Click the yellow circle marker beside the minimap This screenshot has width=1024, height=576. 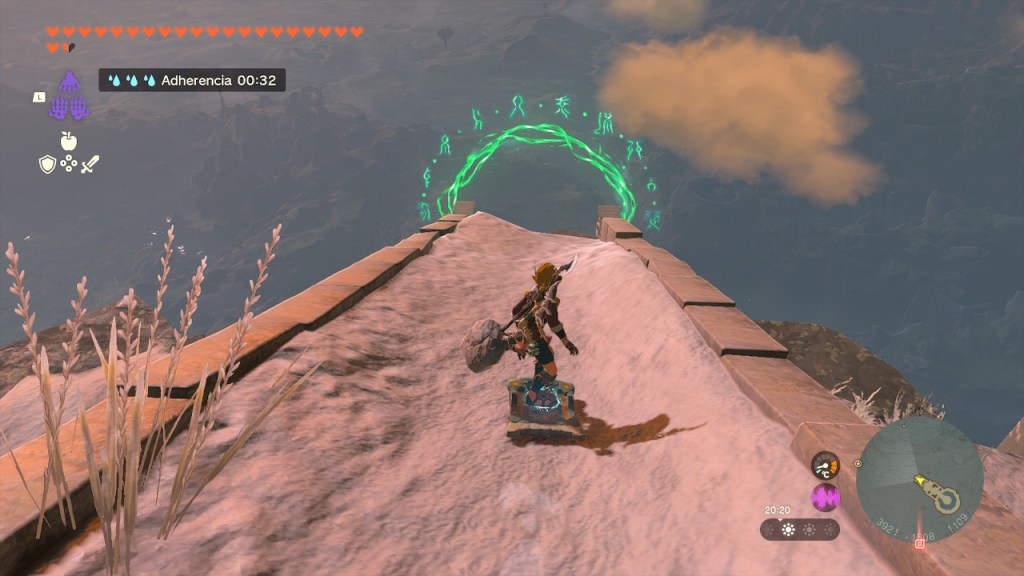click(x=857, y=464)
